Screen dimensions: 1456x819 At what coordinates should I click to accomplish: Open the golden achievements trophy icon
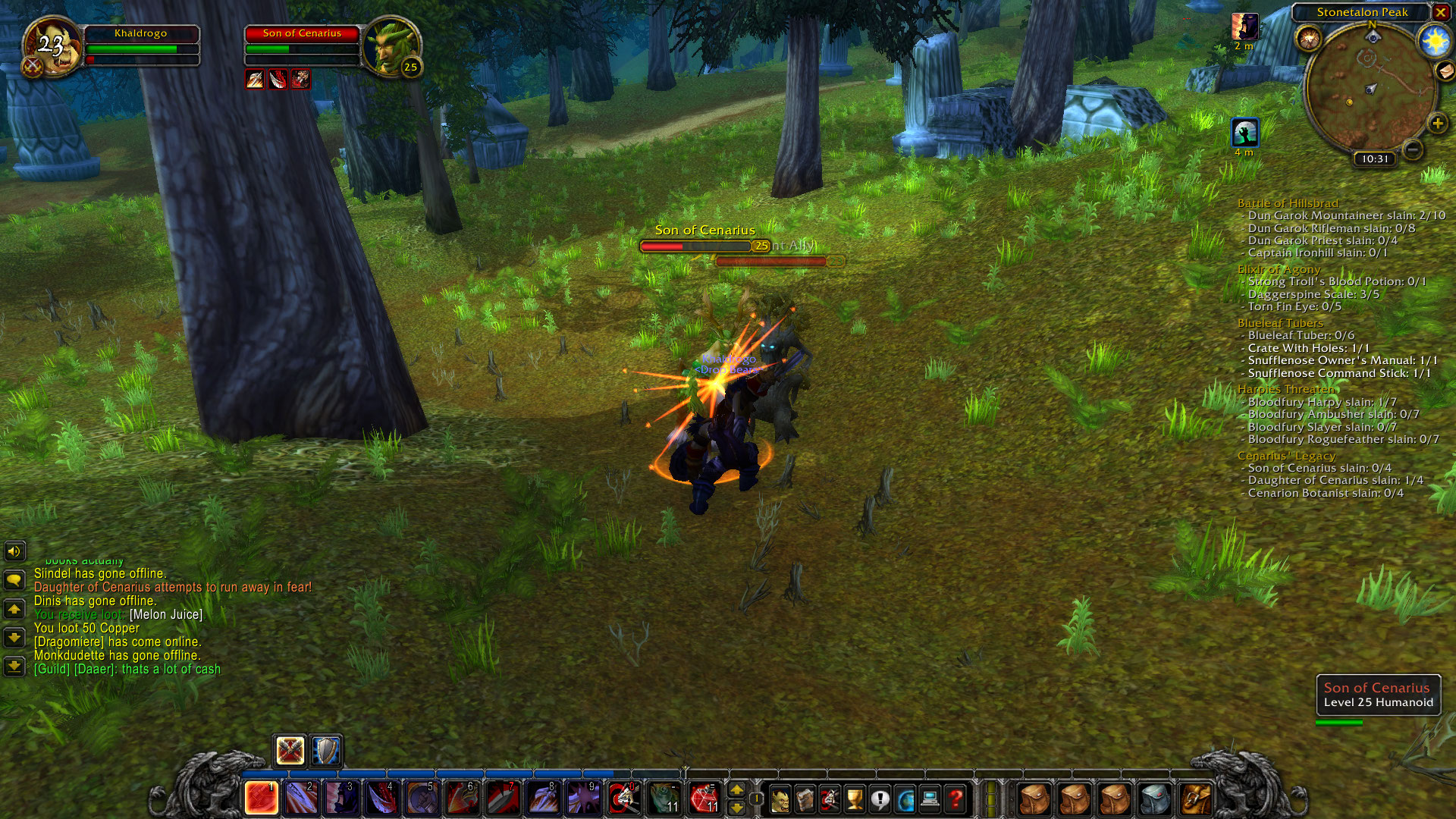point(855,800)
